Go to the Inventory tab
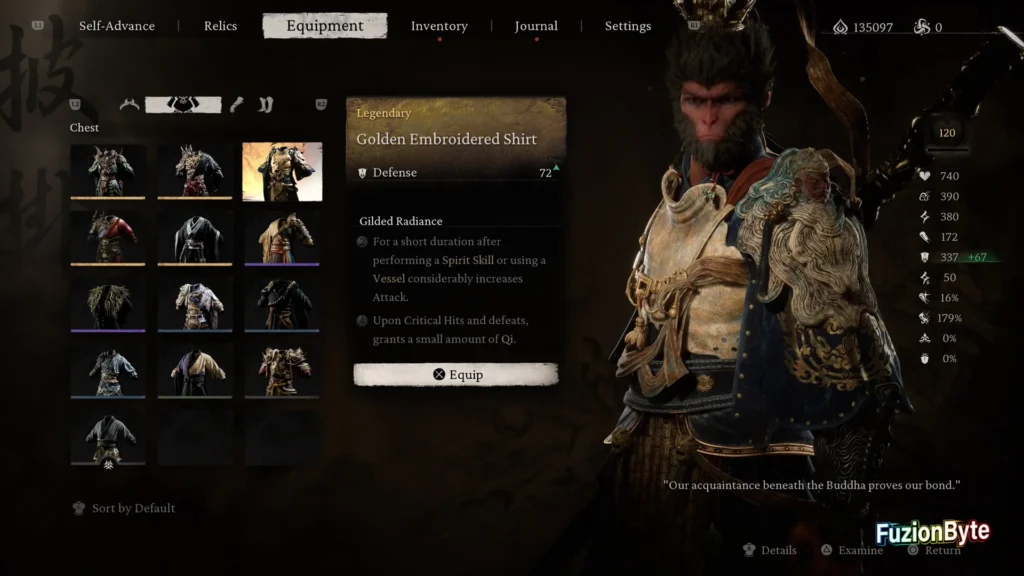The image size is (1024, 576). 439,26
